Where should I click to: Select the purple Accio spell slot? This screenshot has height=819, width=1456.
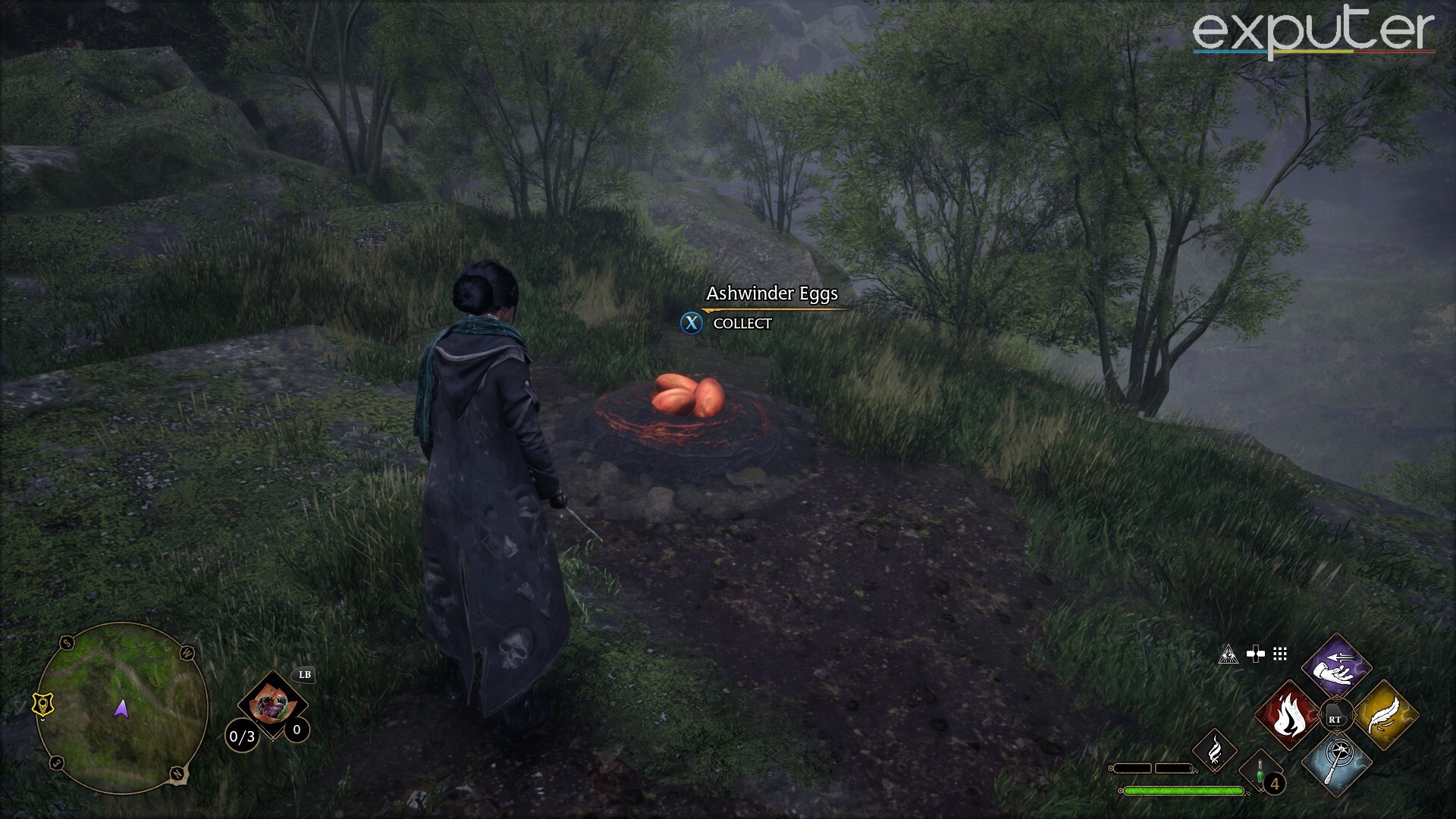click(1337, 665)
